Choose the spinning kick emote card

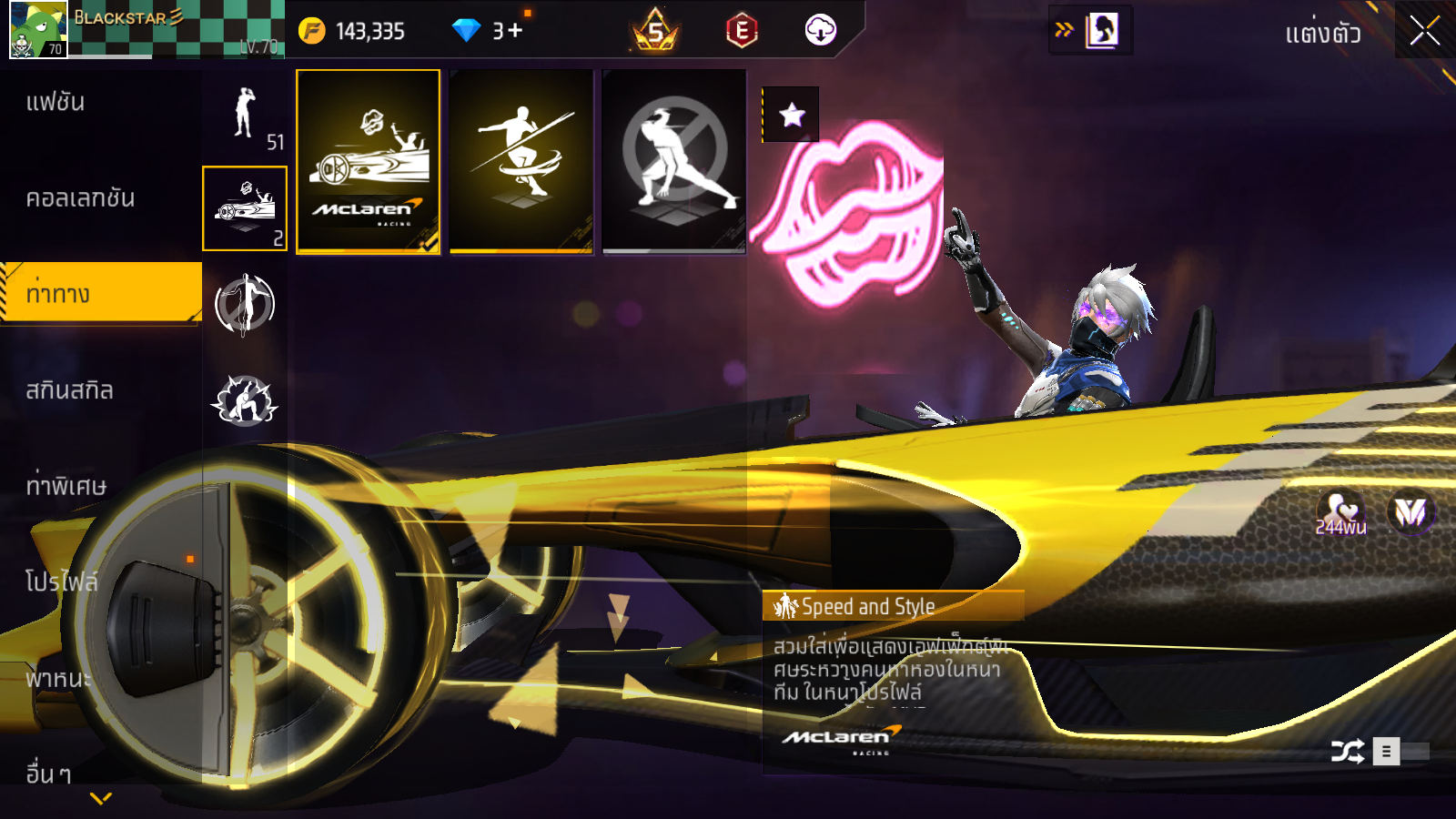pyautogui.click(x=521, y=161)
